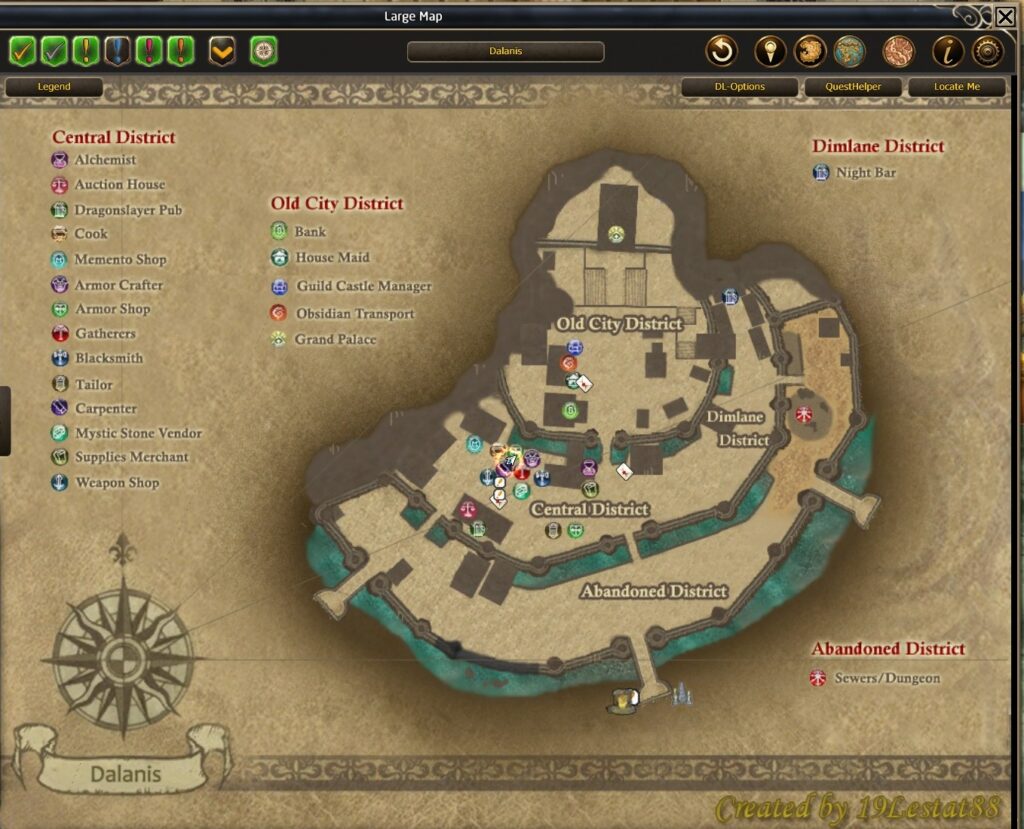Select the Auction House marker on the map

tap(467, 508)
